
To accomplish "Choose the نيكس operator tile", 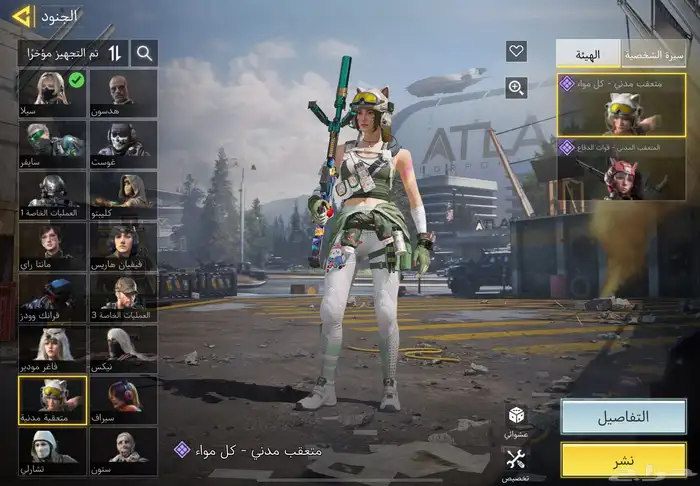I will pos(123,348).
